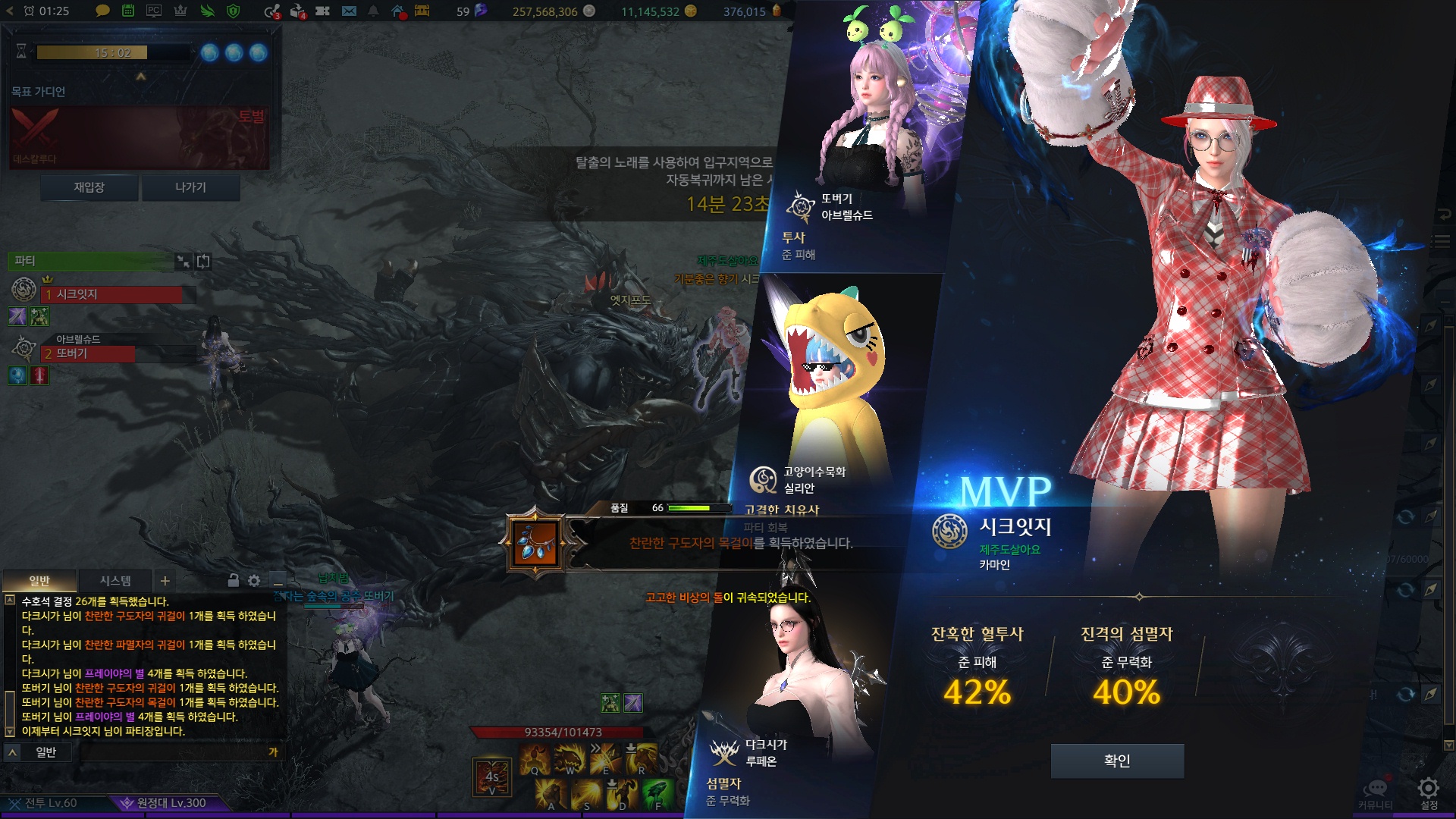This screenshot has height=819, width=1456.
Task: Select the 일반 chat tab
Action: coord(39,581)
